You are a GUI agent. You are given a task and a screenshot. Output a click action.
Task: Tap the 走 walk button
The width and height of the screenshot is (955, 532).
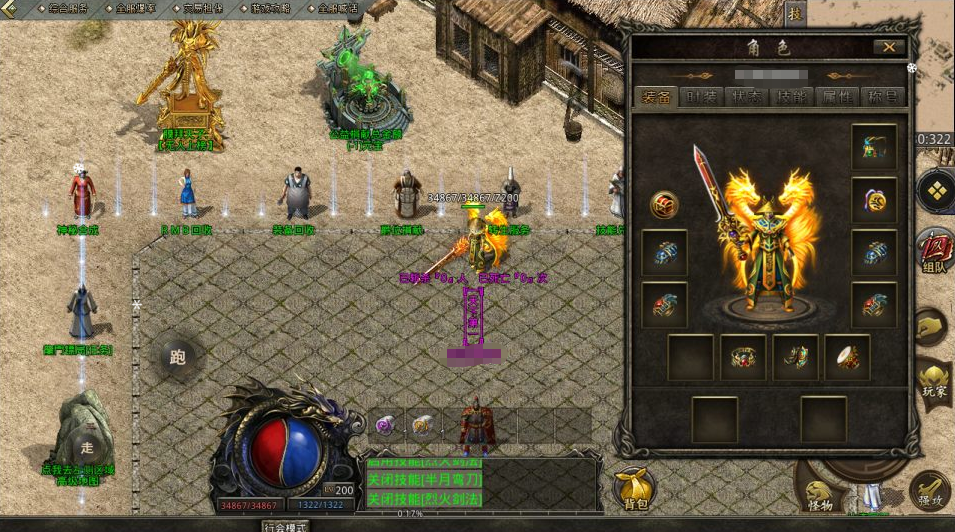pyautogui.click(x=87, y=448)
